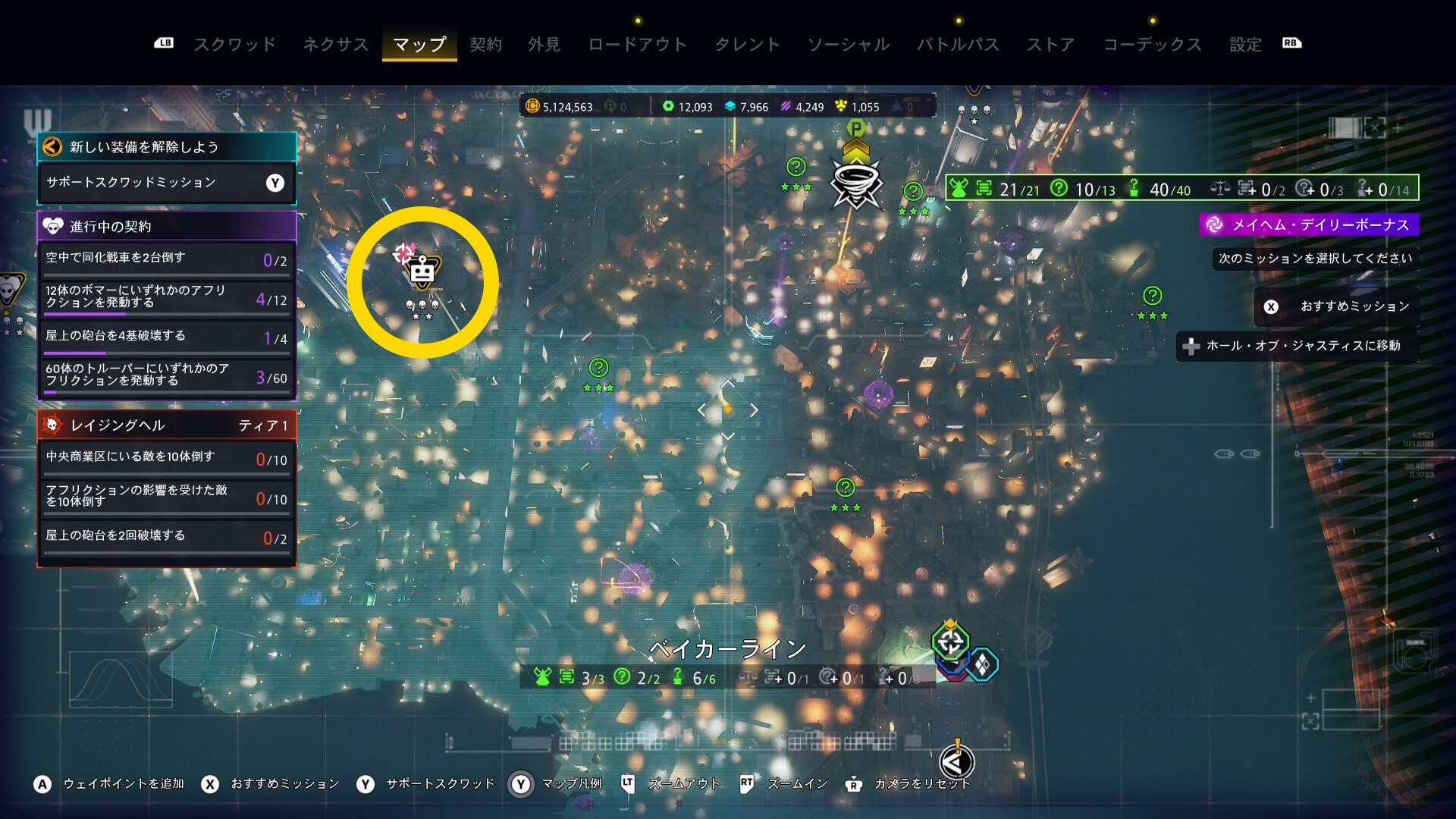Open the レイジングヘル tier panel header

(166, 425)
